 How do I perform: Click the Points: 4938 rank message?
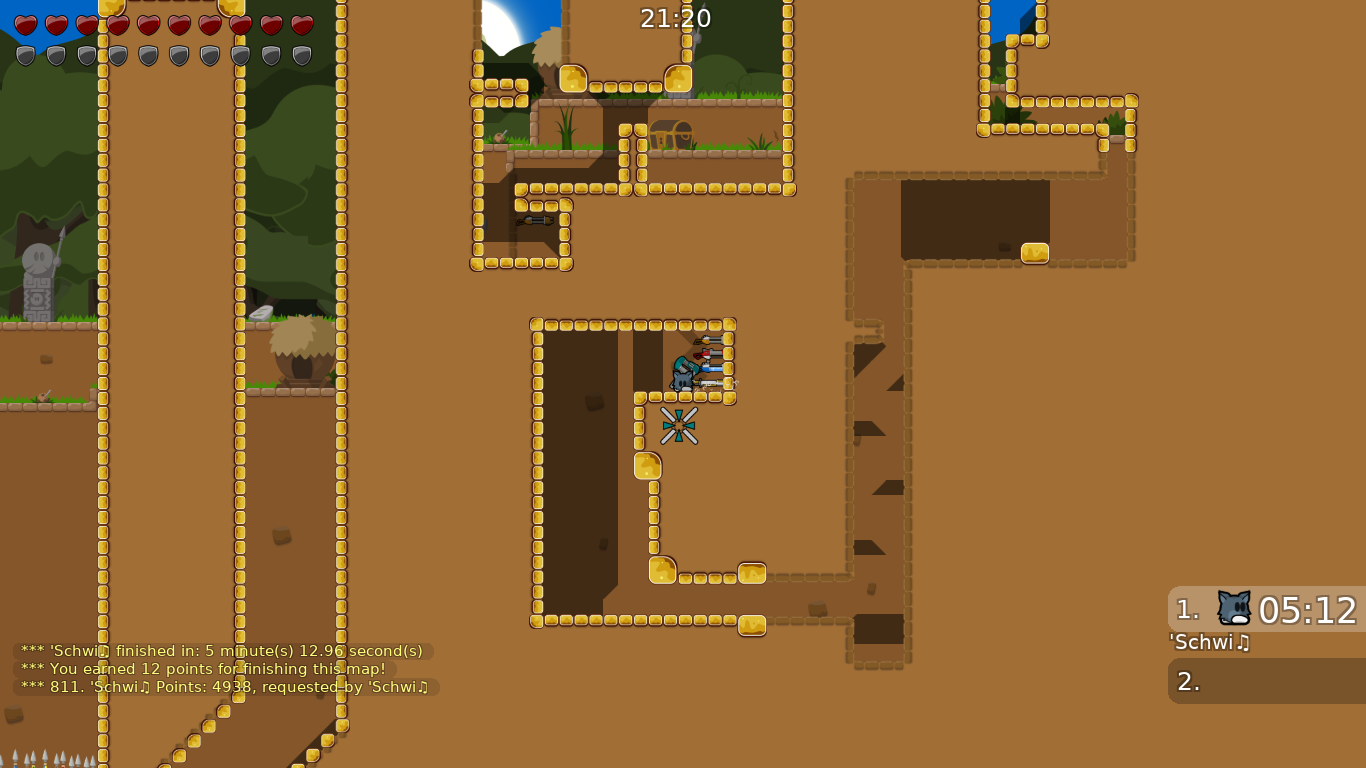coord(222,687)
